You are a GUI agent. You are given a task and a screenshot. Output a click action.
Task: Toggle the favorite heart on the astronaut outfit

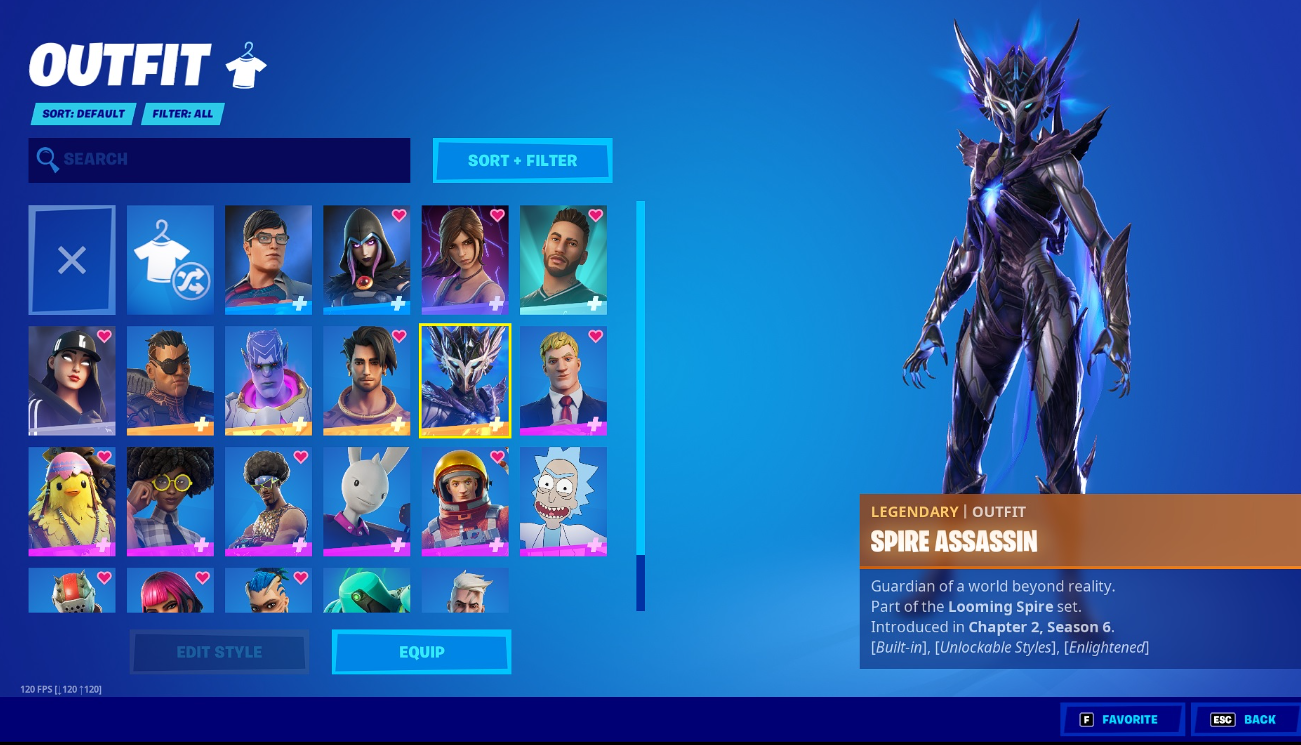(x=496, y=458)
